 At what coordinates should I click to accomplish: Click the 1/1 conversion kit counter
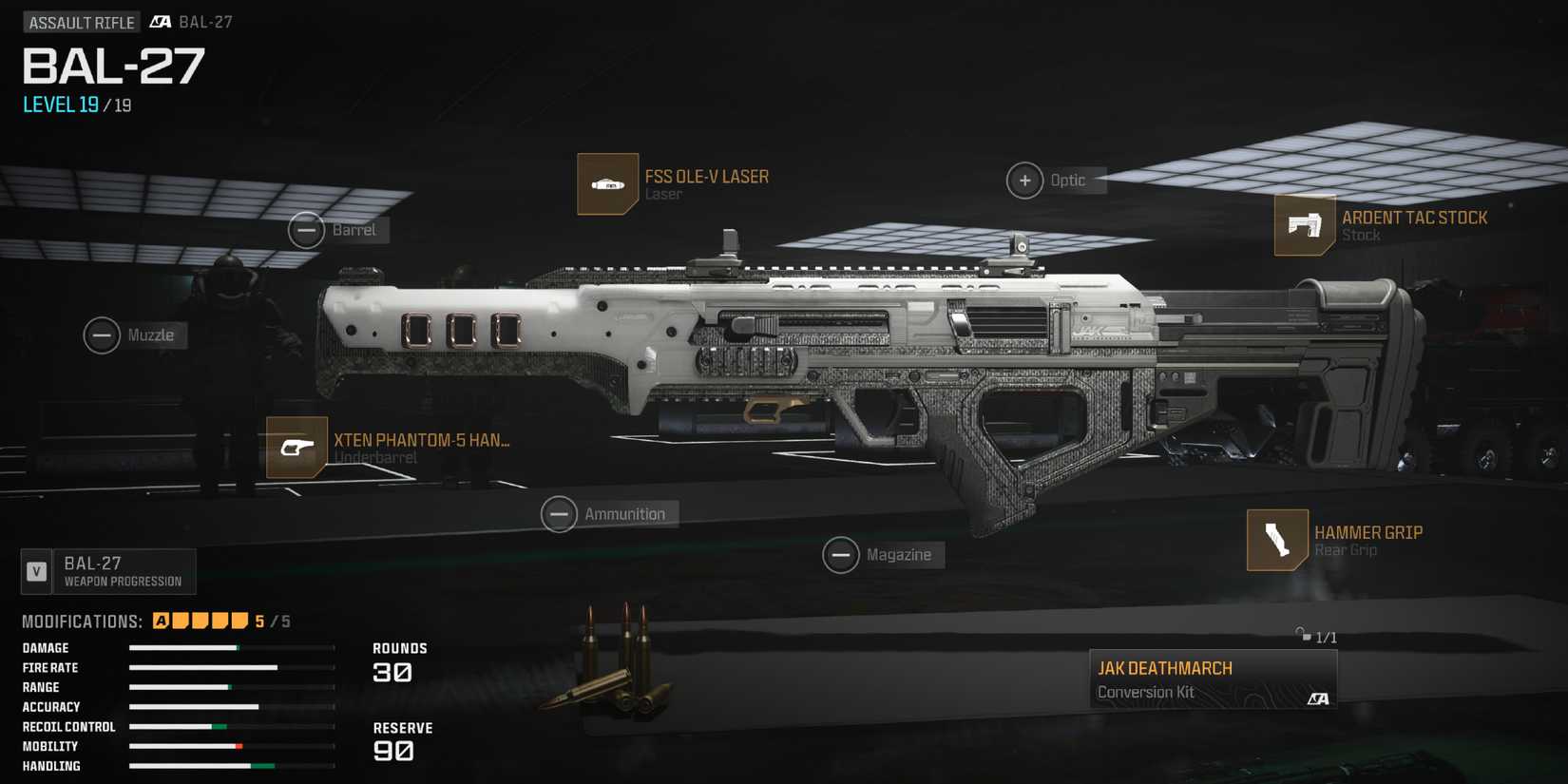[1325, 636]
